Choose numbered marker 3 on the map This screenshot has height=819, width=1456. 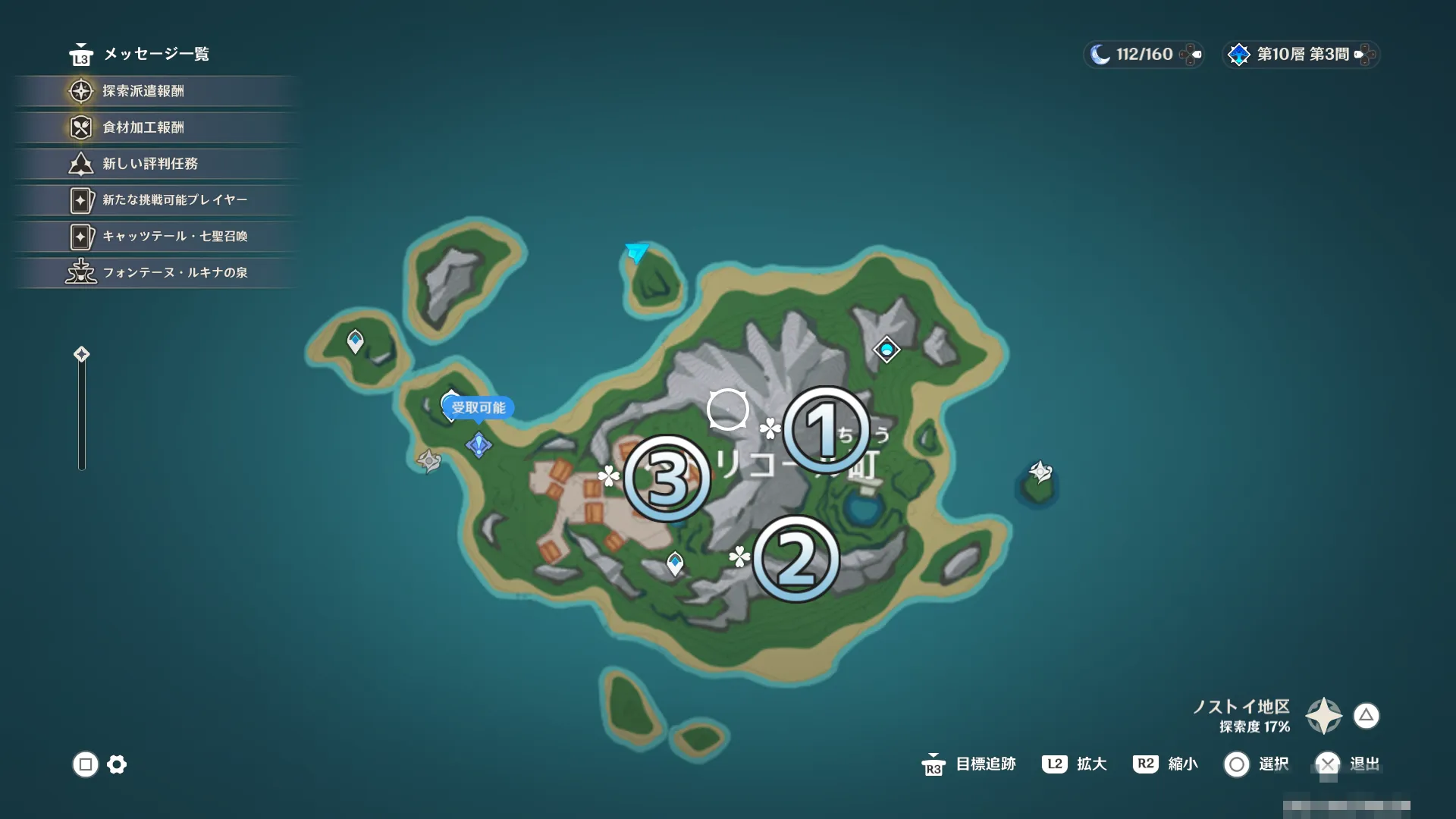667,479
